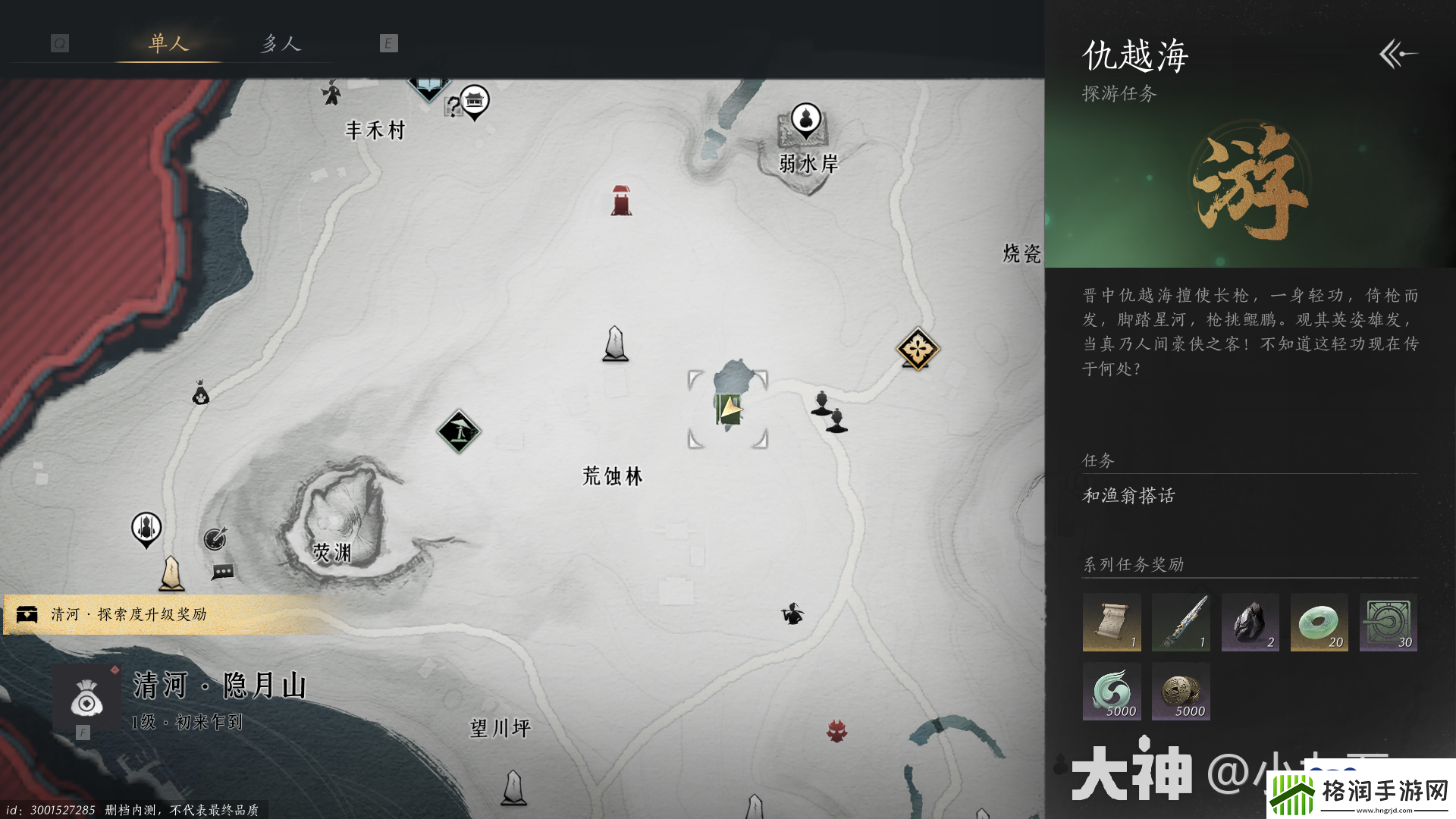The width and height of the screenshot is (1456, 819).
Task: Switch to the 多人 tab
Action: tap(281, 43)
